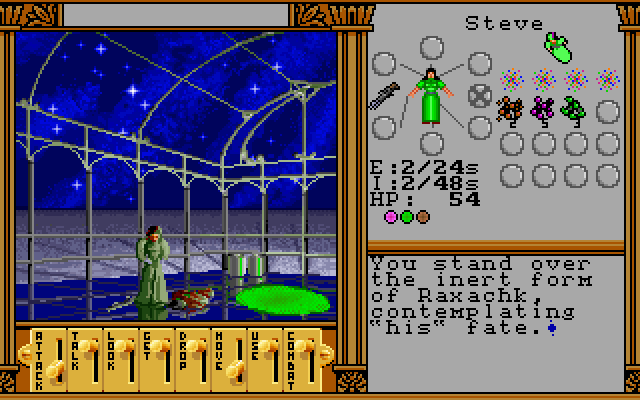640x400 pixels.
Task: Pick the purple berries in inventory
Action: 542,110
